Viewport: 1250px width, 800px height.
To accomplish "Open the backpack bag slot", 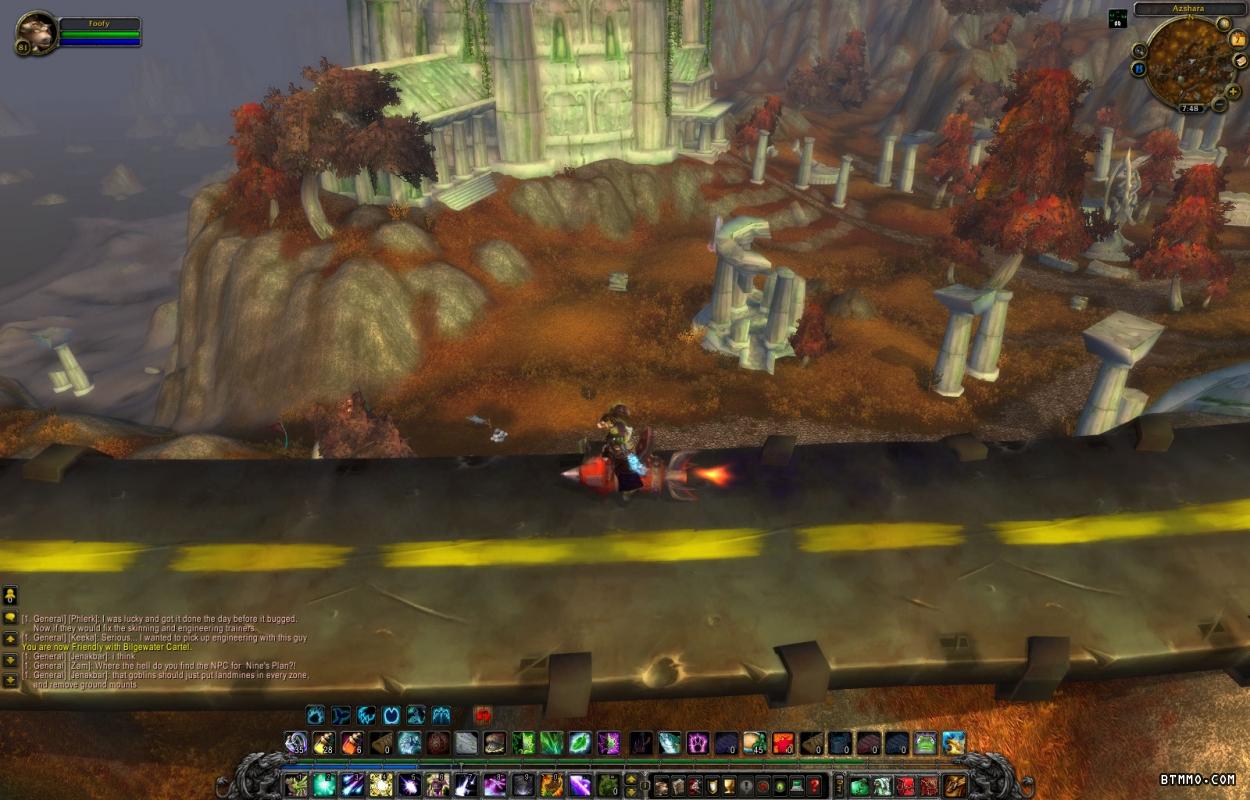I will (x=956, y=785).
